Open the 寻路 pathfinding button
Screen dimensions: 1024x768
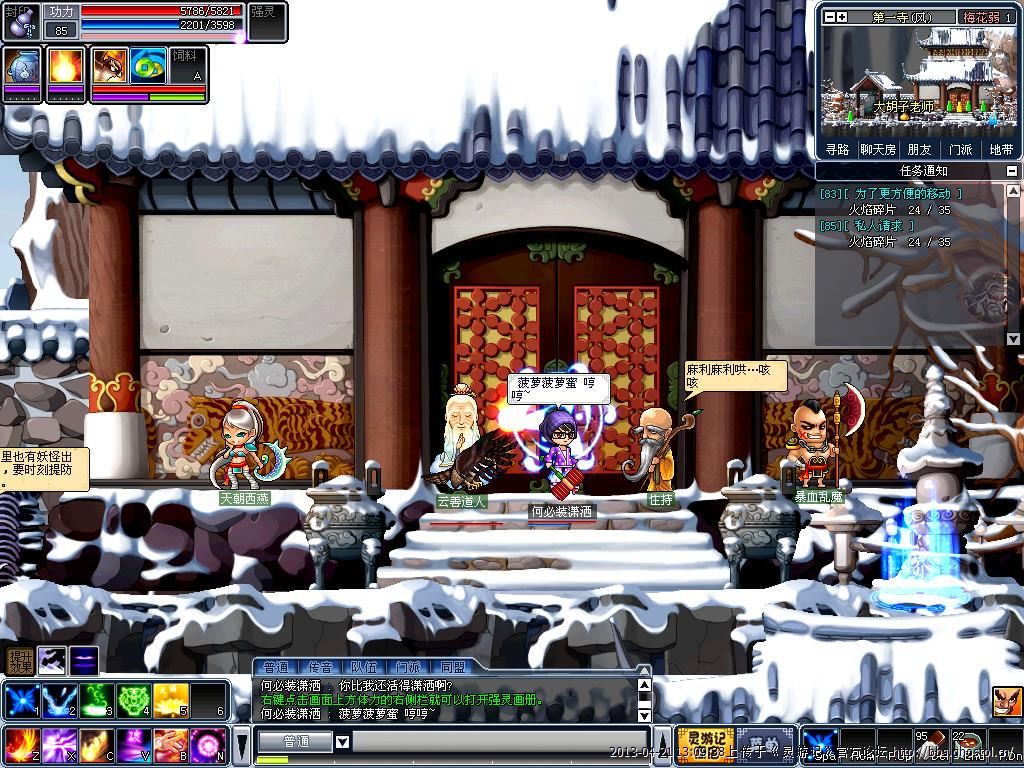(x=837, y=149)
